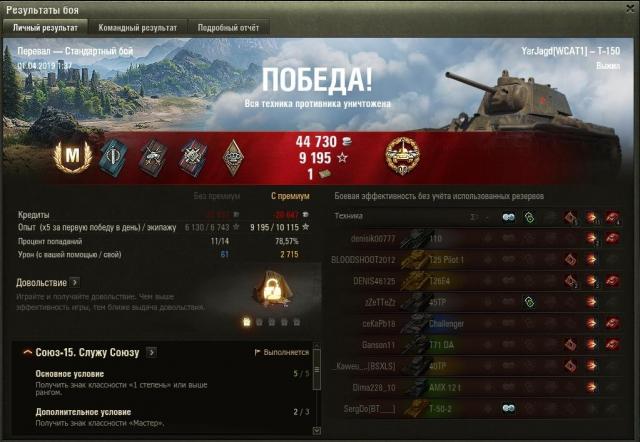Open the Подробный отчёт tab
This screenshot has height=442, width=640.
click(228, 28)
